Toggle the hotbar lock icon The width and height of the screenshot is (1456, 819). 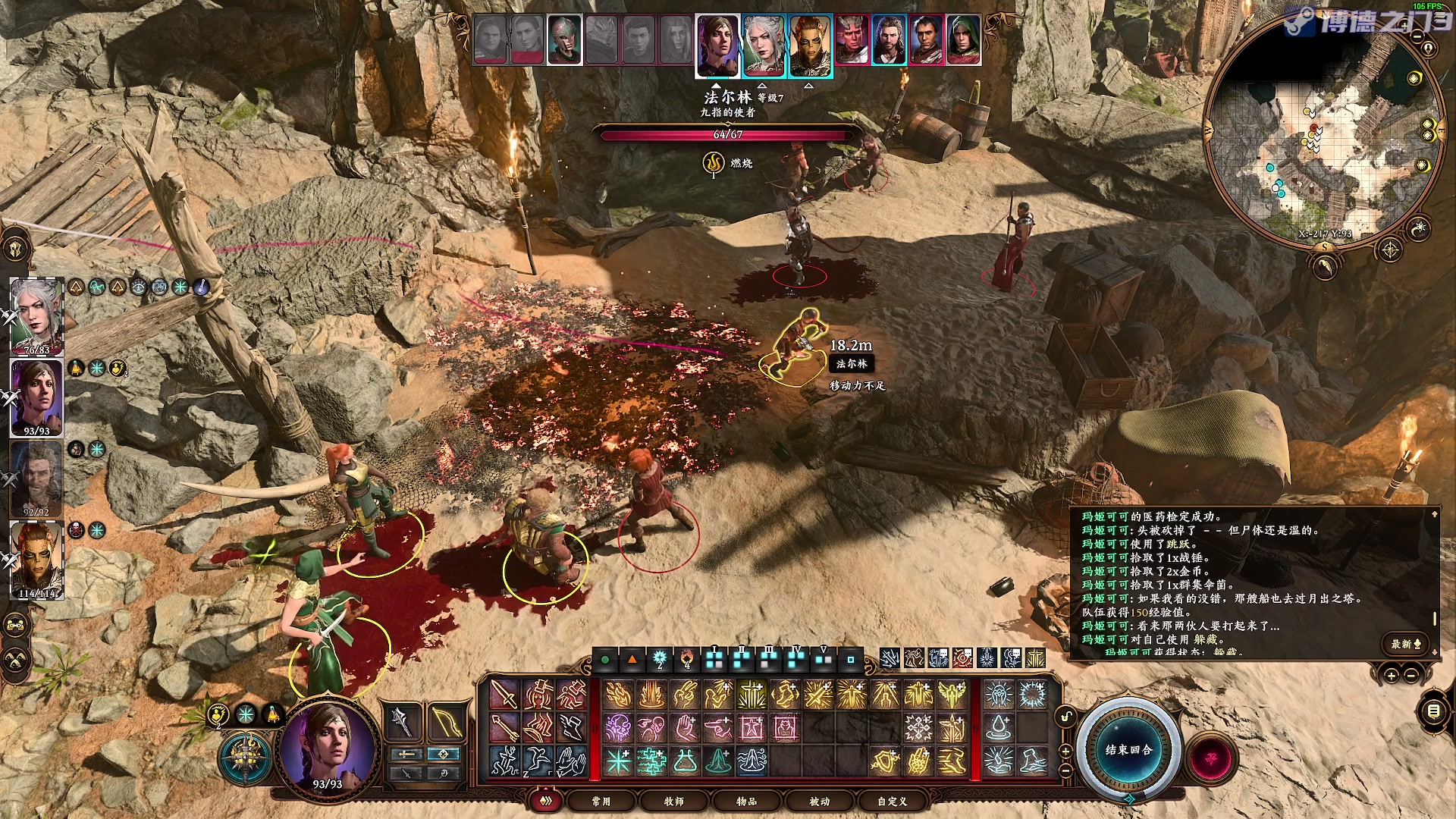click(x=1066, y=716)
